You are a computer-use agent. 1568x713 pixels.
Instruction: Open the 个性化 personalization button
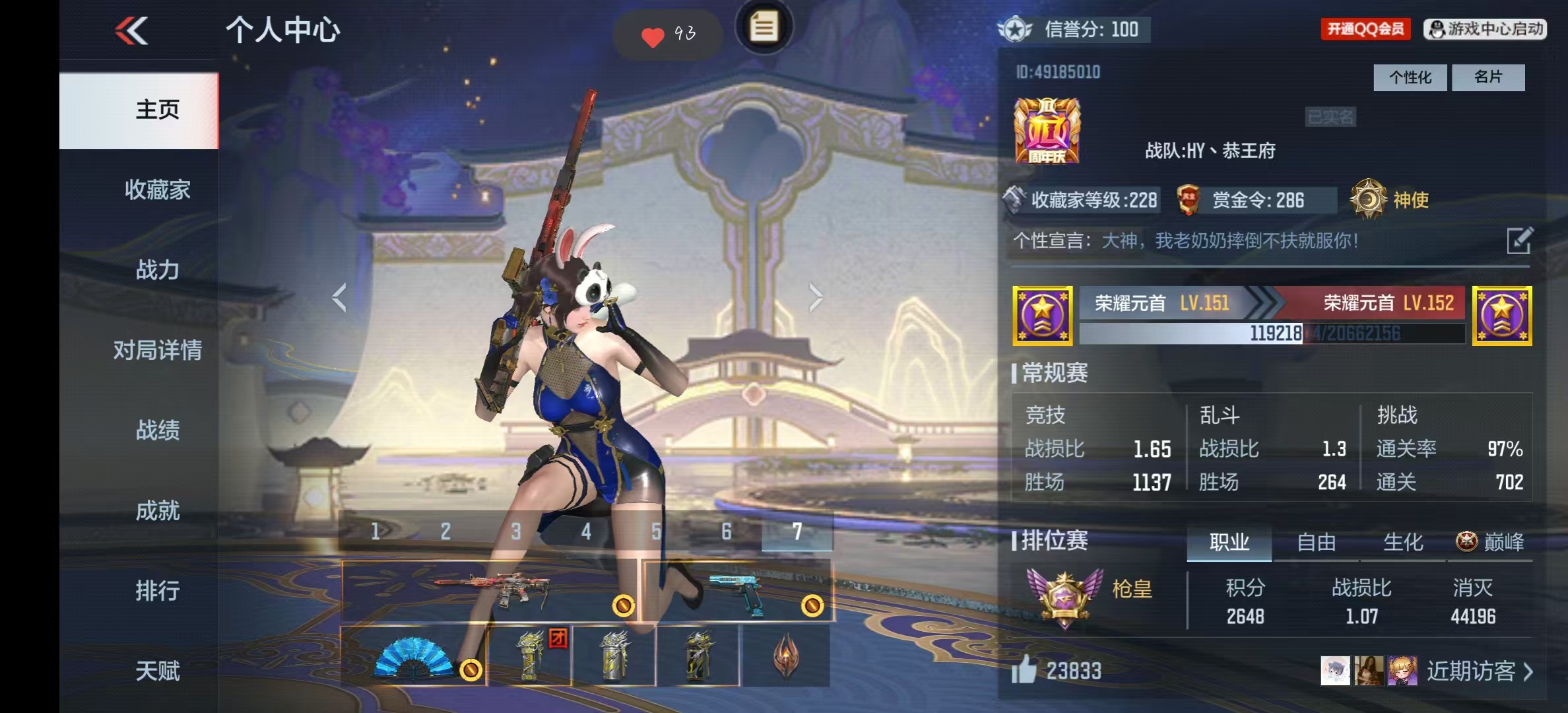[1410, 77]
